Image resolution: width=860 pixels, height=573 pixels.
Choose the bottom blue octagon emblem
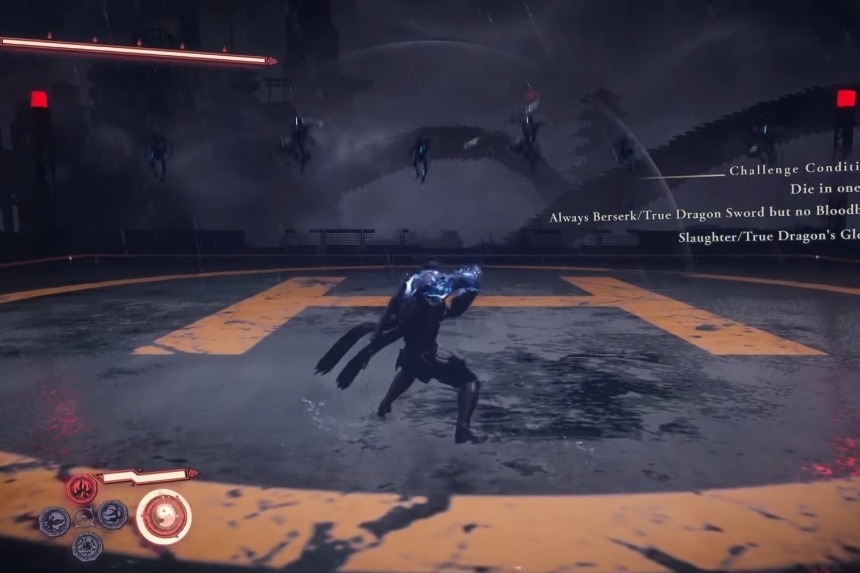click(x=86, y=546)
